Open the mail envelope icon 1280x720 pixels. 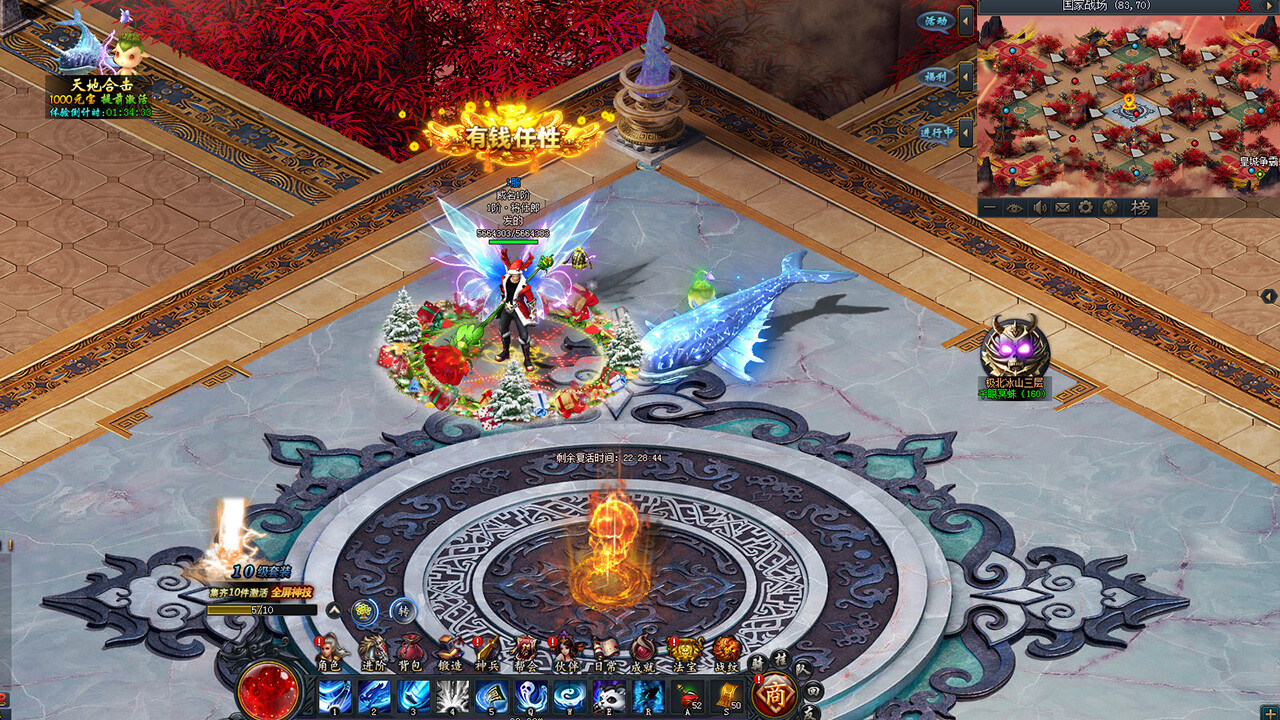click(x=1062, y=208)
